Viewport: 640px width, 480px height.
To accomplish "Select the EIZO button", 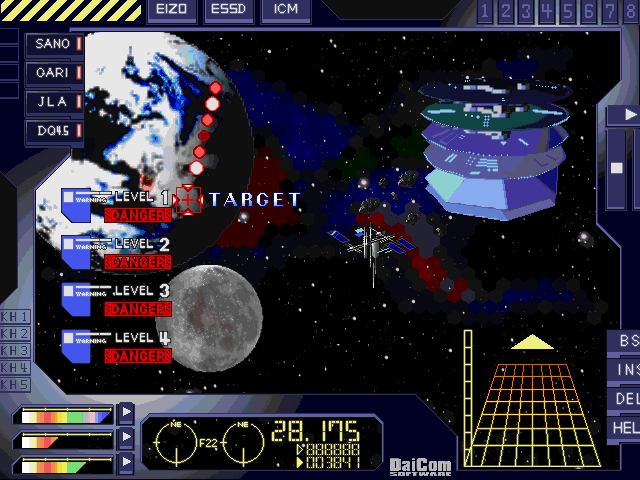I will coord(172,11).
